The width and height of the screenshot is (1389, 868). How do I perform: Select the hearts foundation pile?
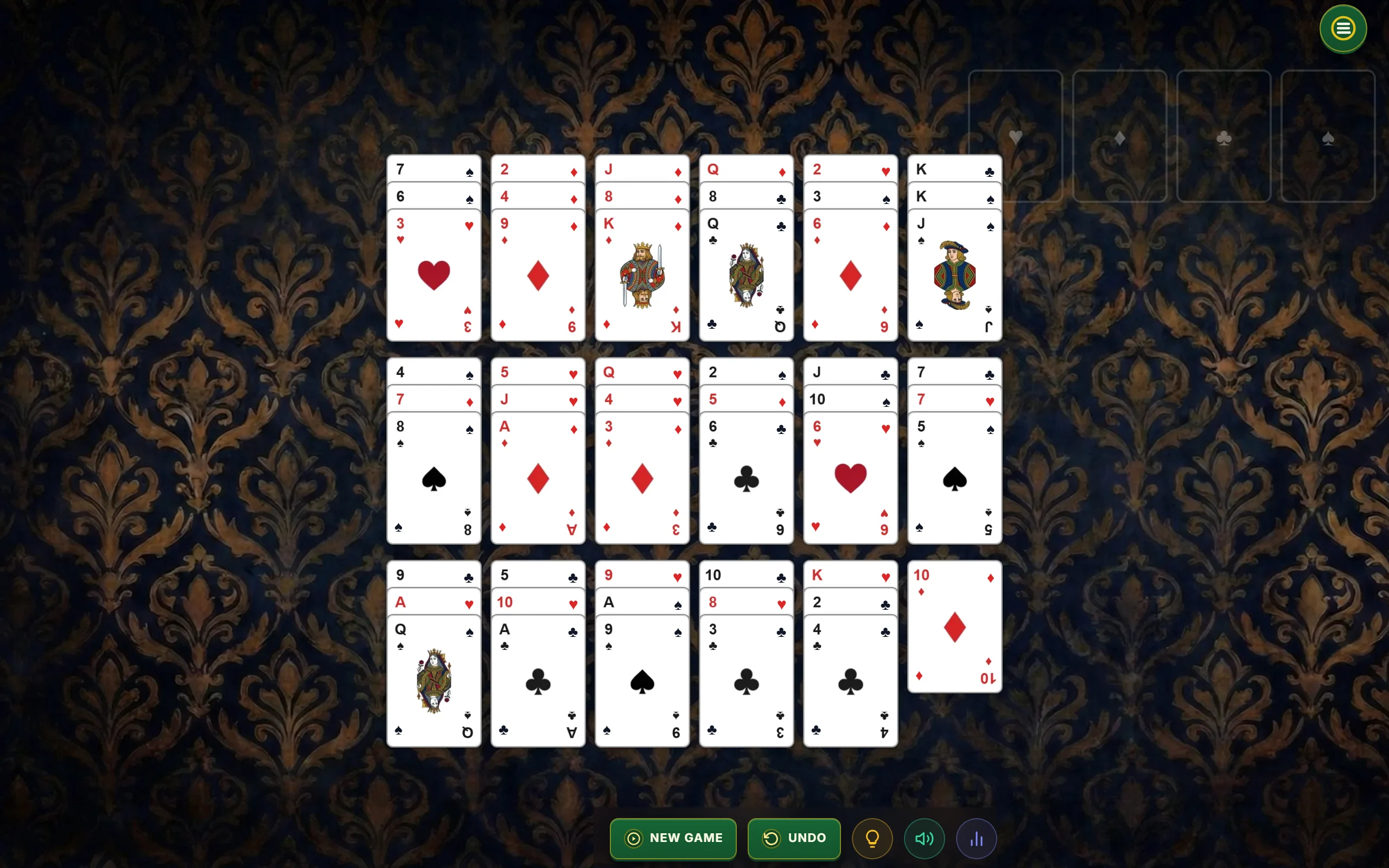coord(1016,138)
